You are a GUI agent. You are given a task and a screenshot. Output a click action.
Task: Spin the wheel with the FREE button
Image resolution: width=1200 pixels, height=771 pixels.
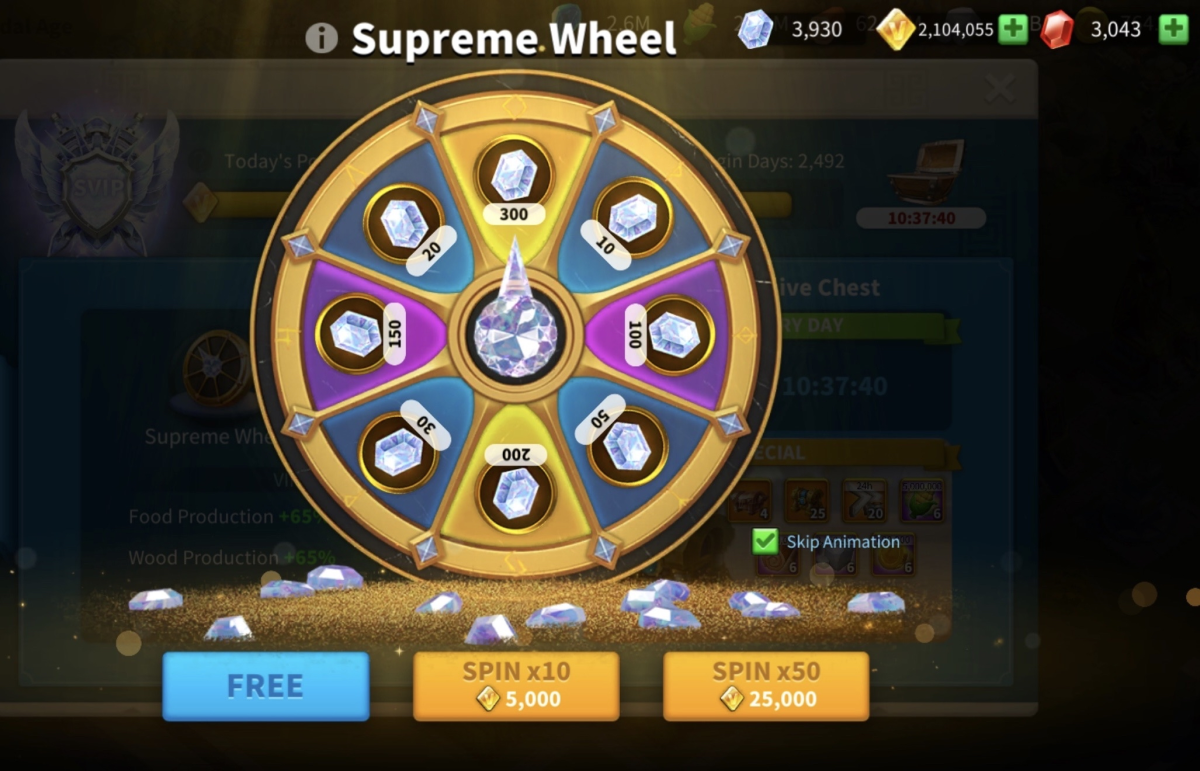point(265,686)
